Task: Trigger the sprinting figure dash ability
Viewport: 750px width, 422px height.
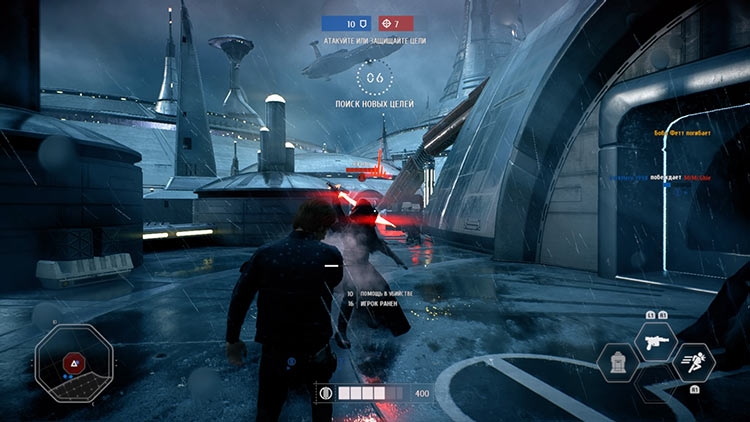Action: click(x=693, y=363)
